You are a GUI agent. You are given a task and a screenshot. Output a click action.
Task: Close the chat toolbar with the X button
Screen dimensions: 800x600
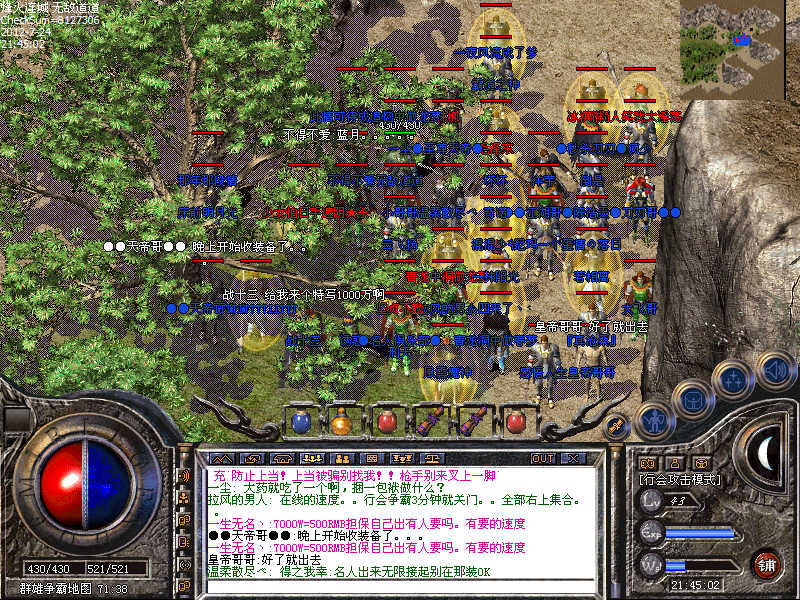[x=574, y=458]
